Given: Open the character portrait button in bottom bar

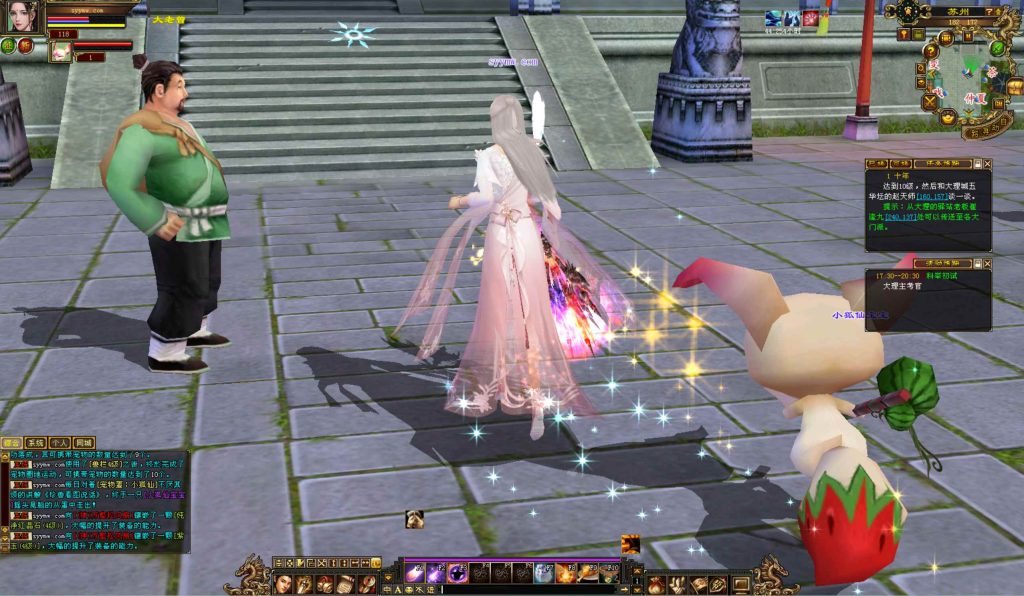Looking at the screenshot, I should 284,583.
